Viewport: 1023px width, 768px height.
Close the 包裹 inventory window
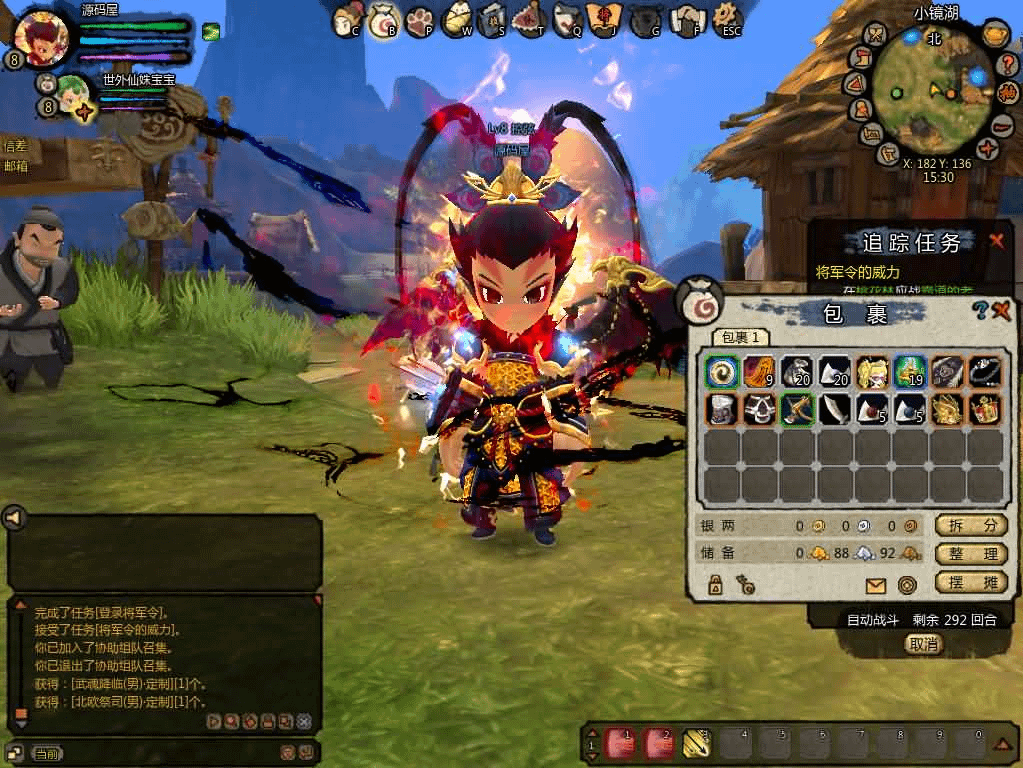1001,311
